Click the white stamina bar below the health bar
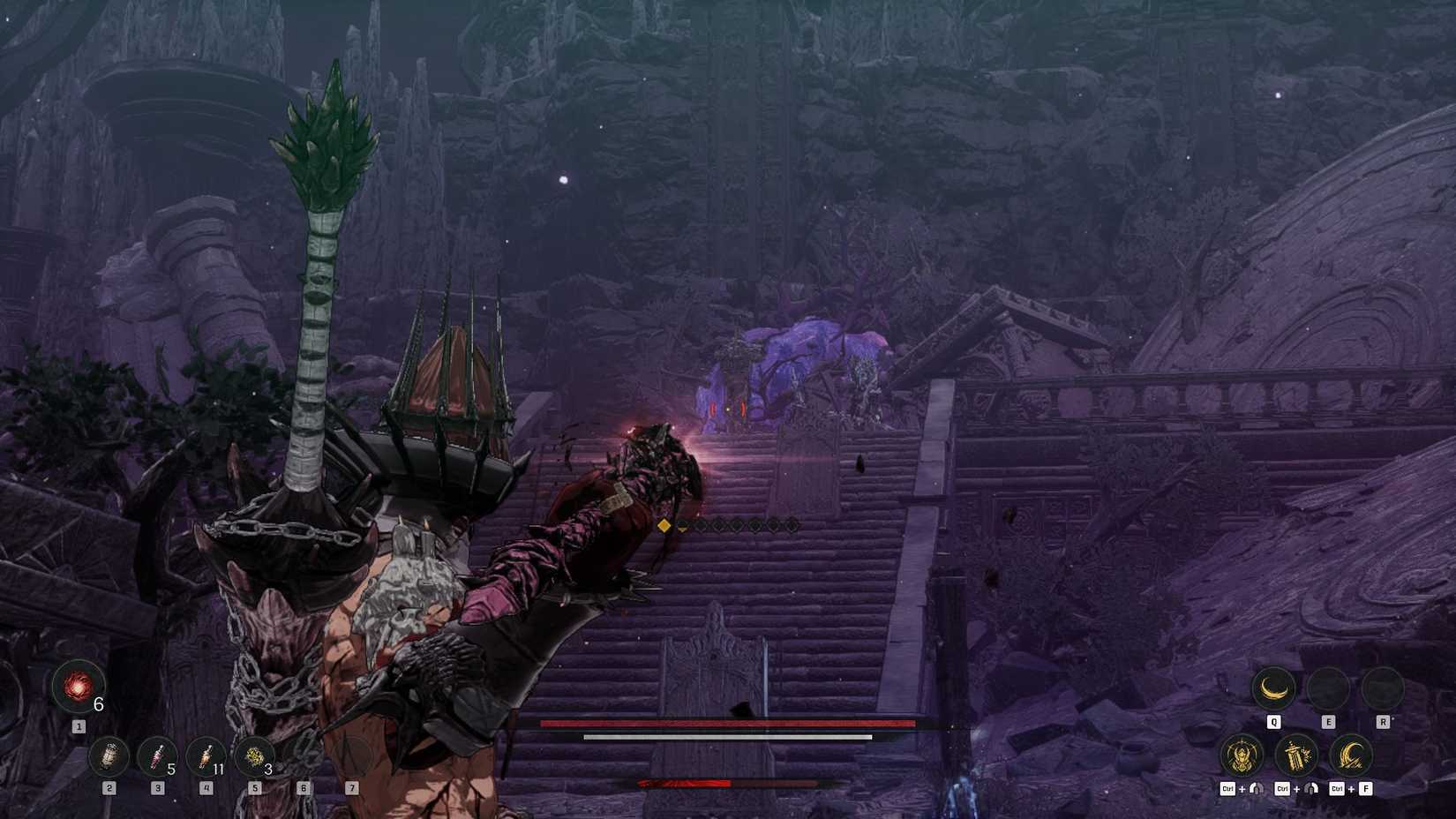Image resolution: width=1456 pixels, height=819 pixels. click(x=728, y=735)
